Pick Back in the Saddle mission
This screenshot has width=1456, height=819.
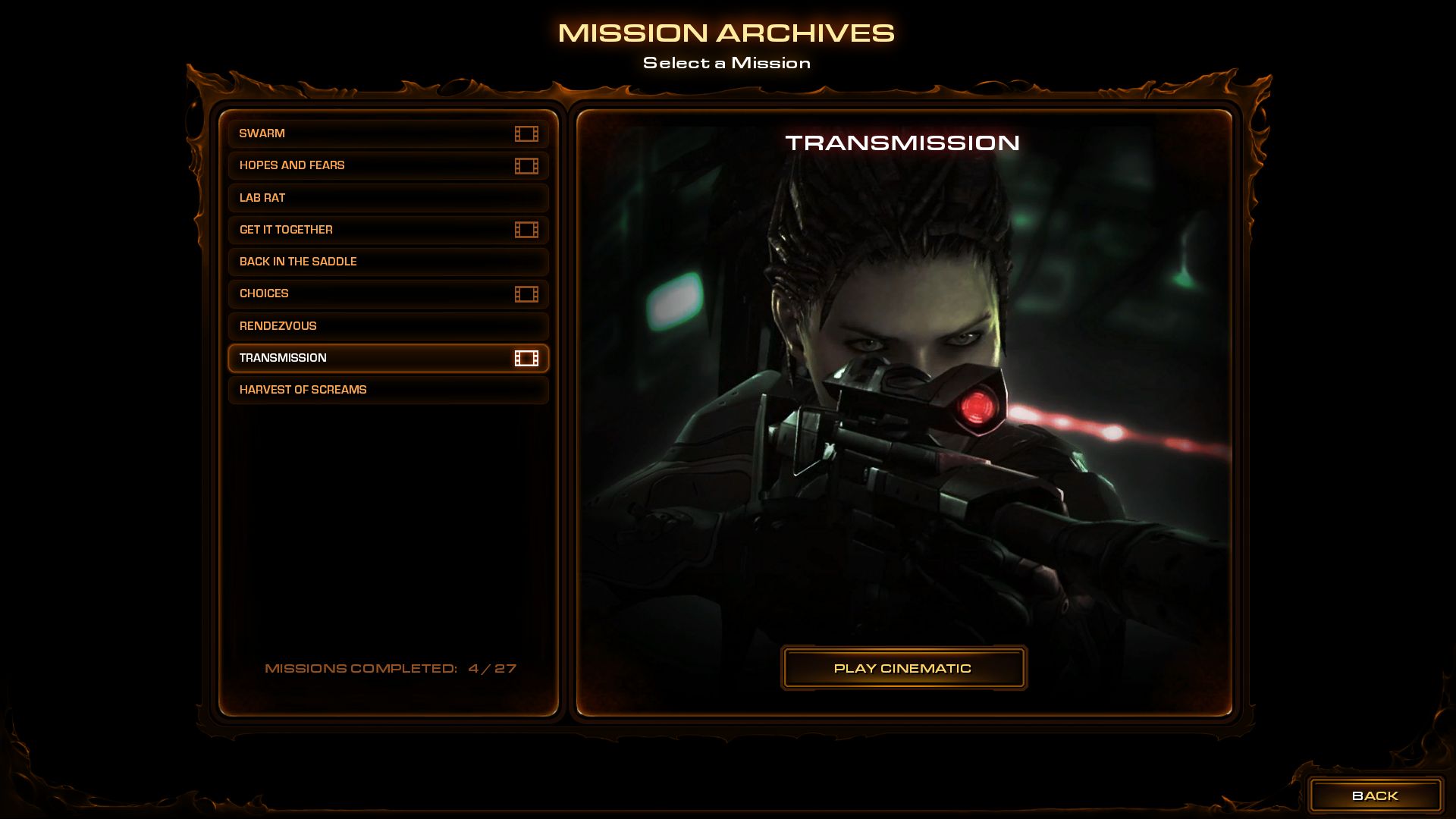[x=388, y=262]
